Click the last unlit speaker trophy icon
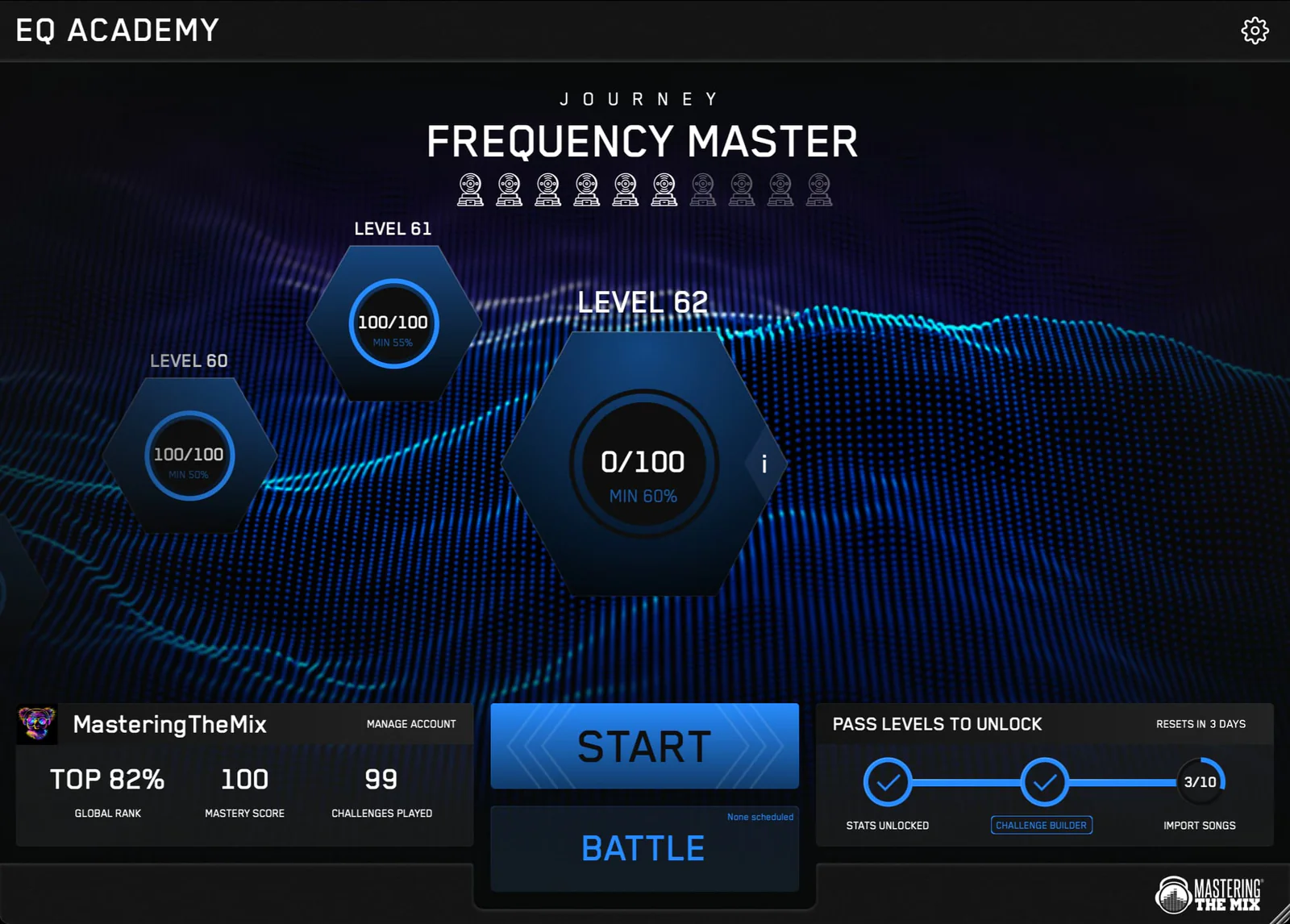The image size is (1290, 924). (819, 189)
